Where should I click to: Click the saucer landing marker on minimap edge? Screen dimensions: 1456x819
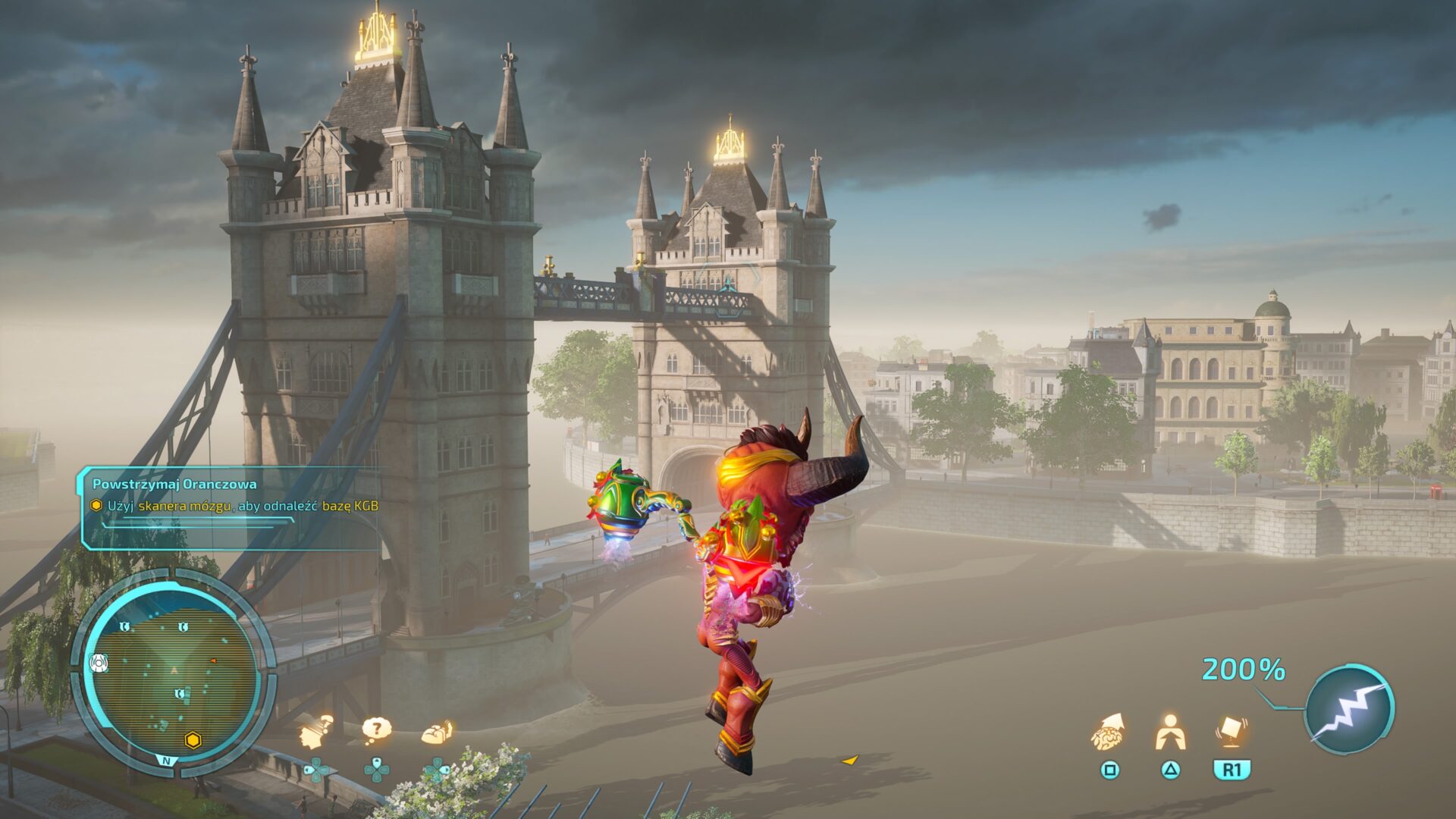point(99,664)
